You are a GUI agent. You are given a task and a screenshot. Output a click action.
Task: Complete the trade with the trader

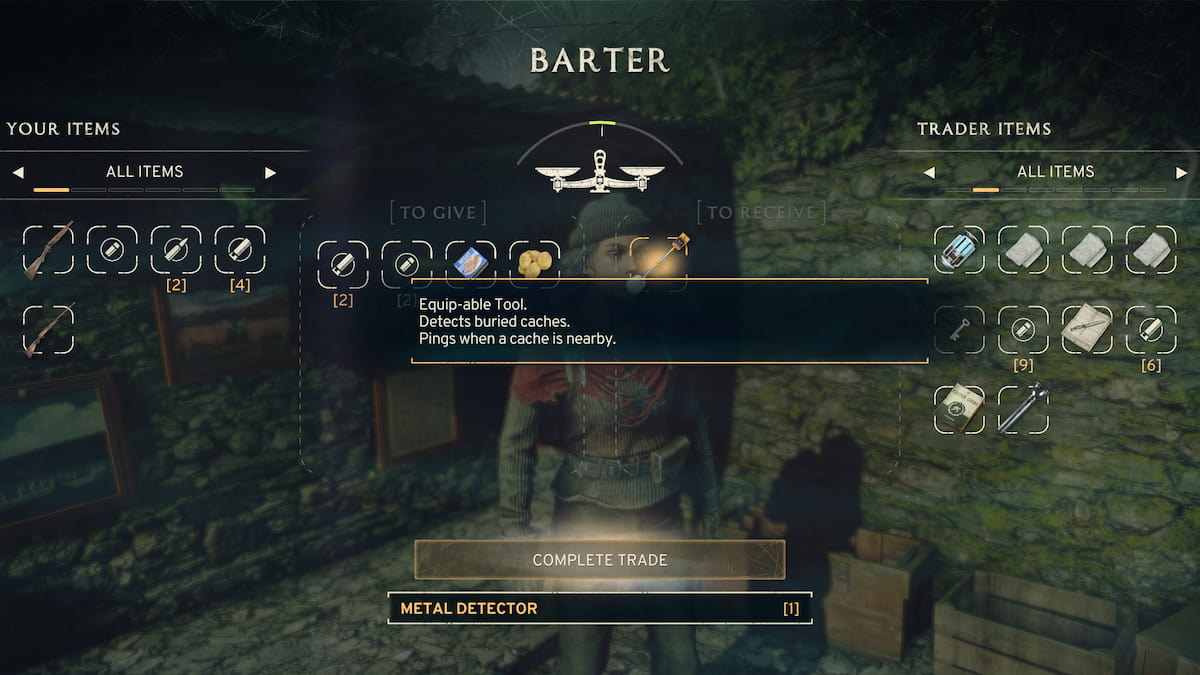(600, 560)
